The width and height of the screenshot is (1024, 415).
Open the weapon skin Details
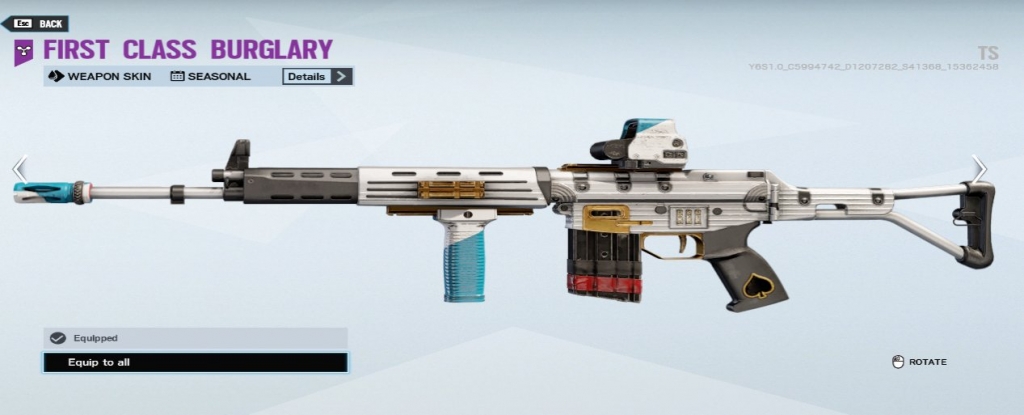tap(317, 76)
